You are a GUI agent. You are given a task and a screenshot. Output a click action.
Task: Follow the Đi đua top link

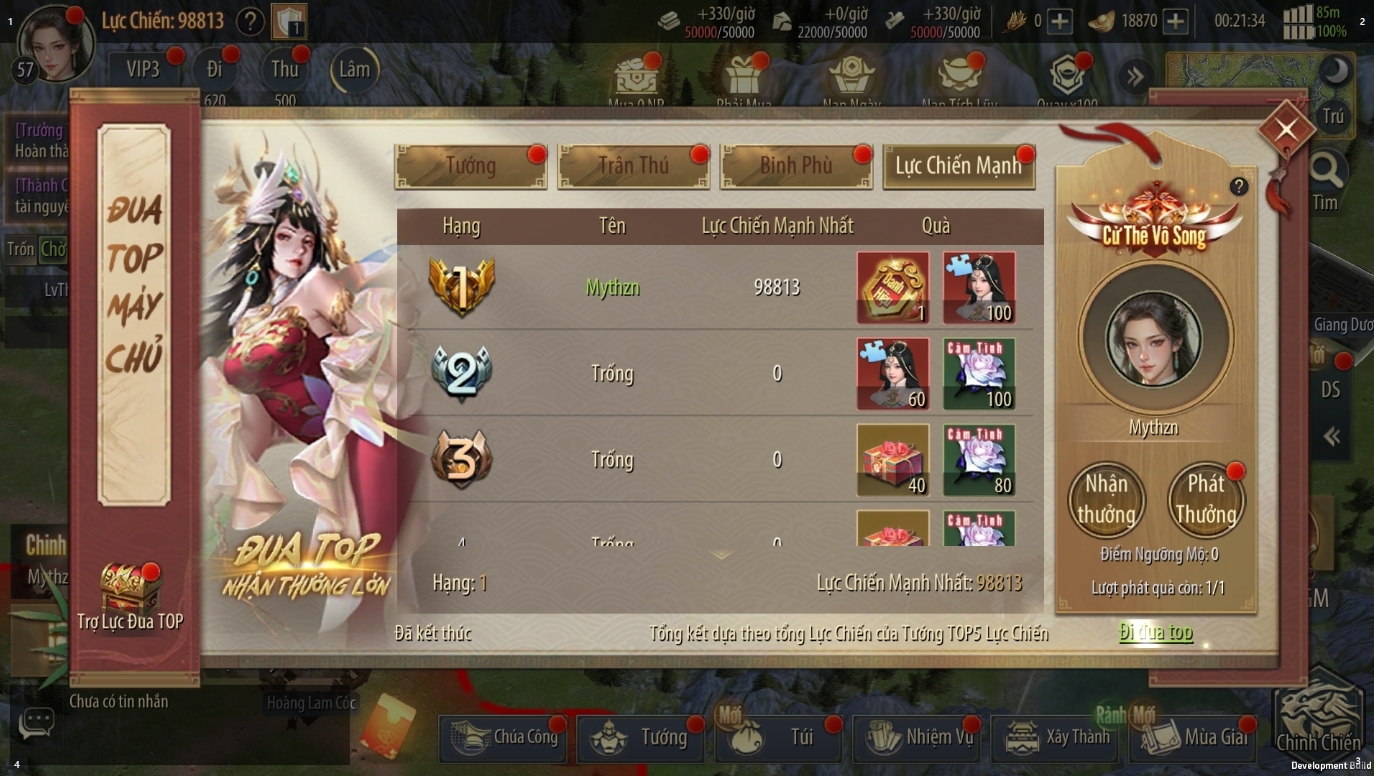[1155, 632]
